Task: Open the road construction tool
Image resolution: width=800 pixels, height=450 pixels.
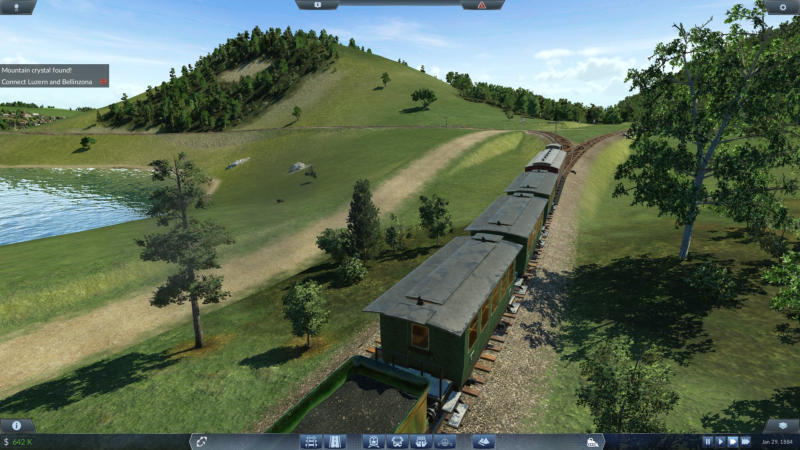Action: click(334, 441)
